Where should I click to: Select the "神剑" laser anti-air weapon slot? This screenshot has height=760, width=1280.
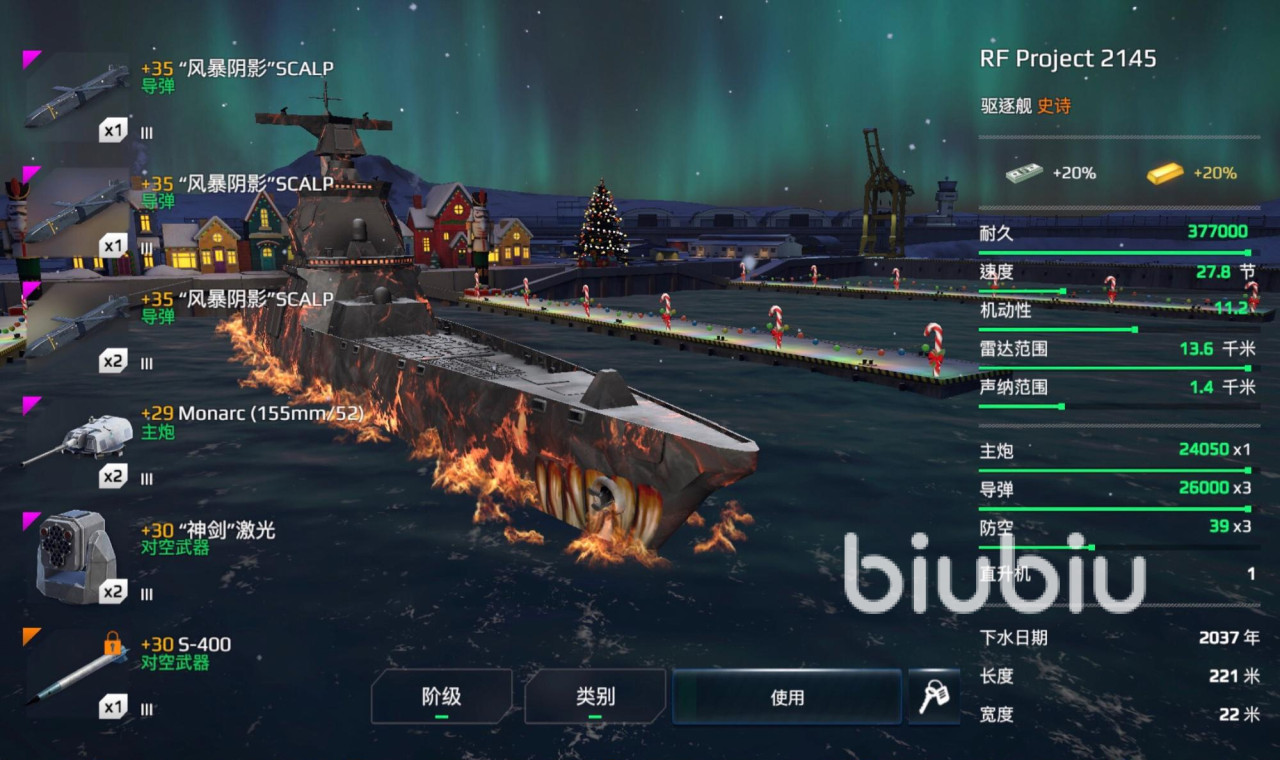78,557
